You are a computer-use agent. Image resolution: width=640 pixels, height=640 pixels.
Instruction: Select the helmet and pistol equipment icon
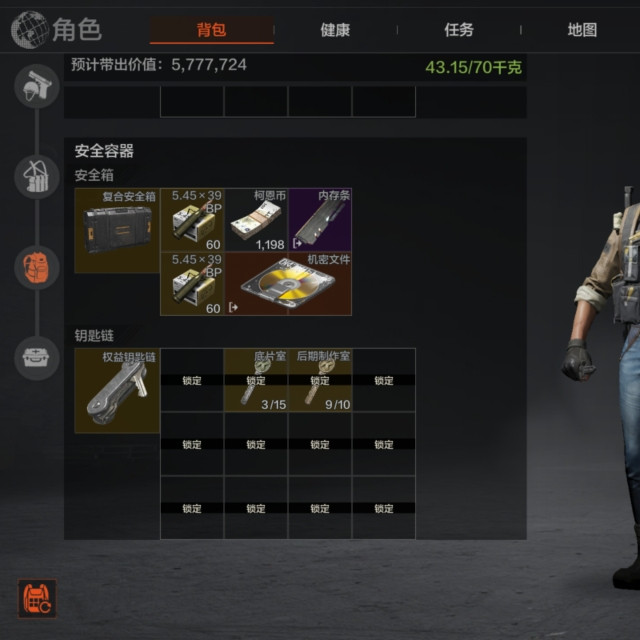37,86
